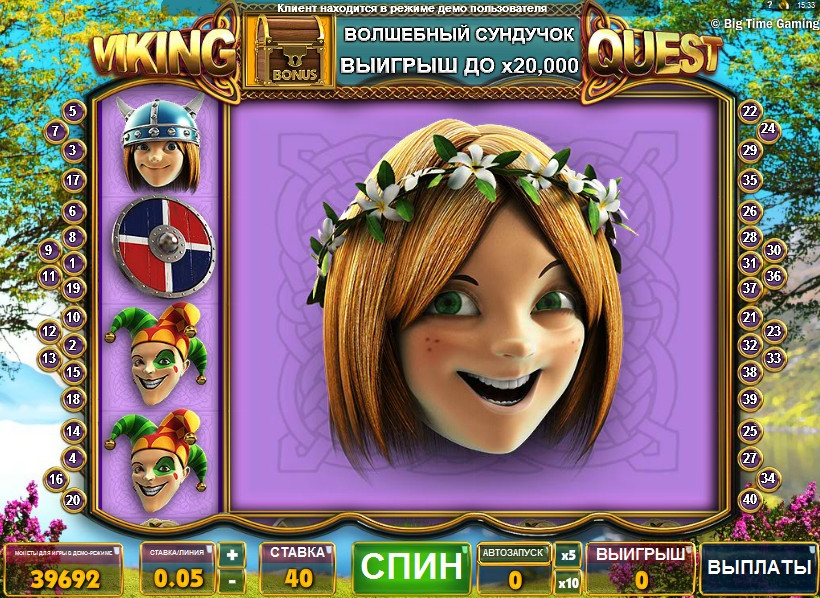This screenshot has height=598, width=820.
Task: Choose payline 20 marker
Action: (73, 499)
